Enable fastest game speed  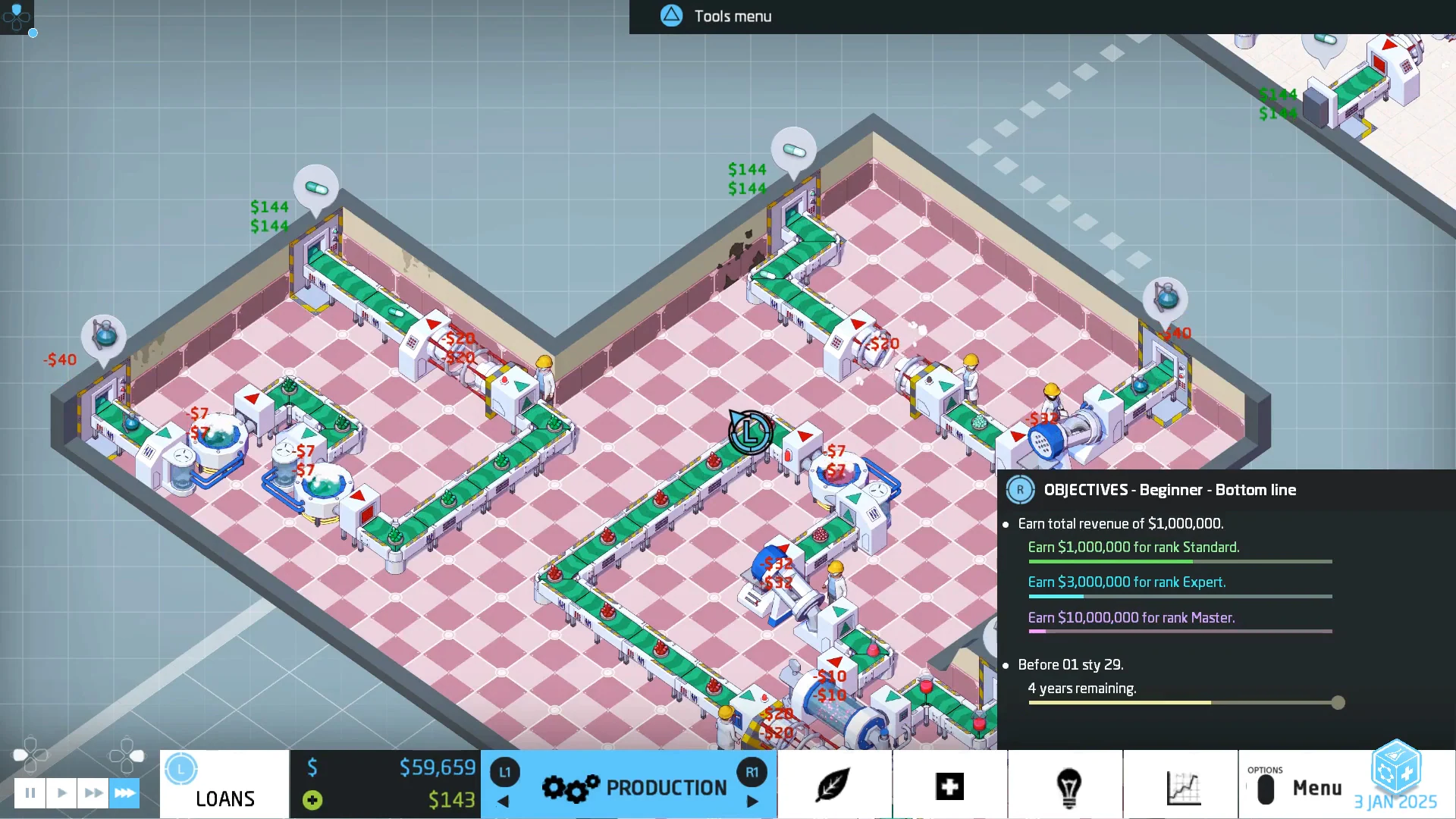point(124,792)
